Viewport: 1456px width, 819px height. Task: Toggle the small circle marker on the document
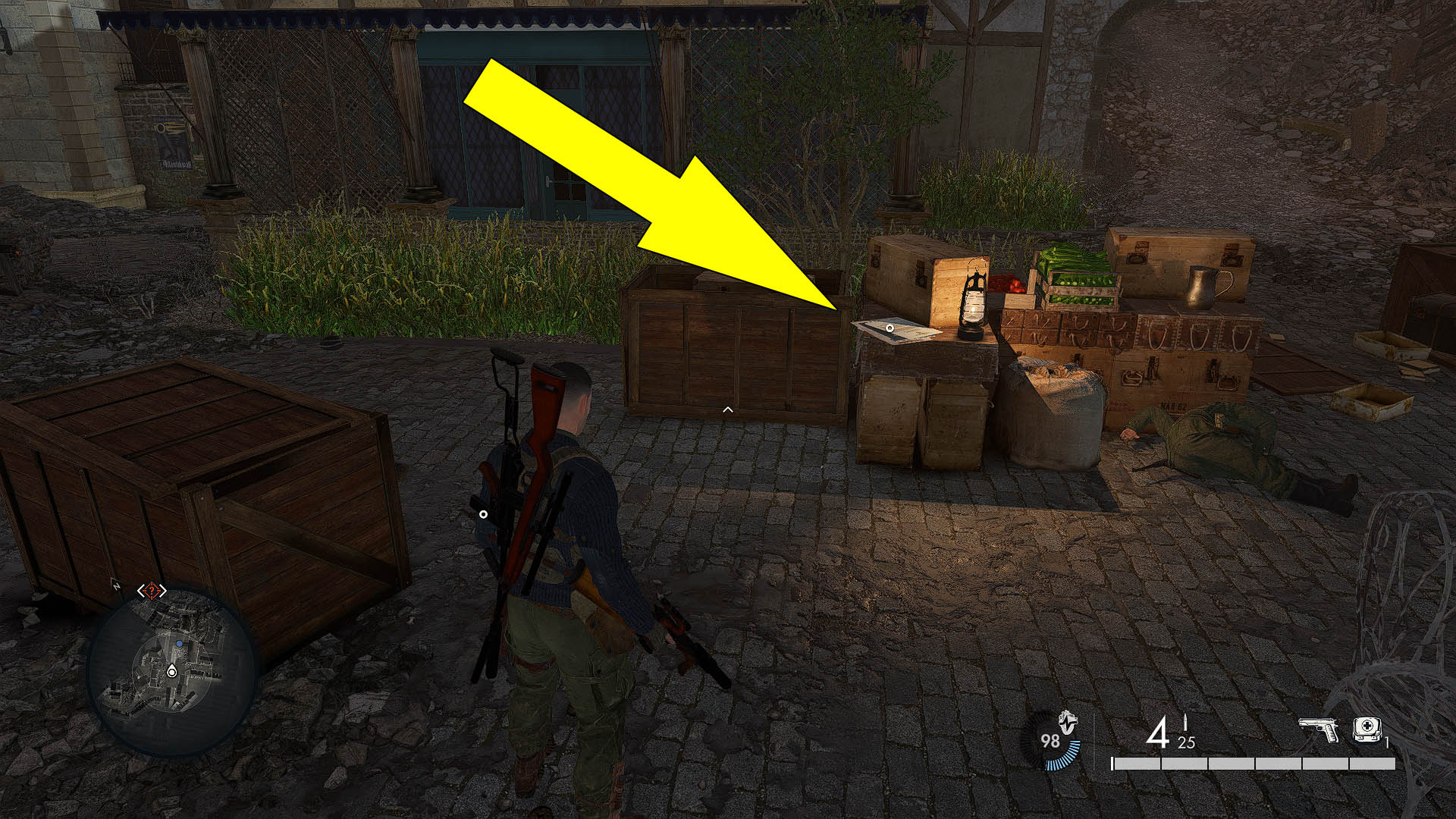(x=889, y=328)
